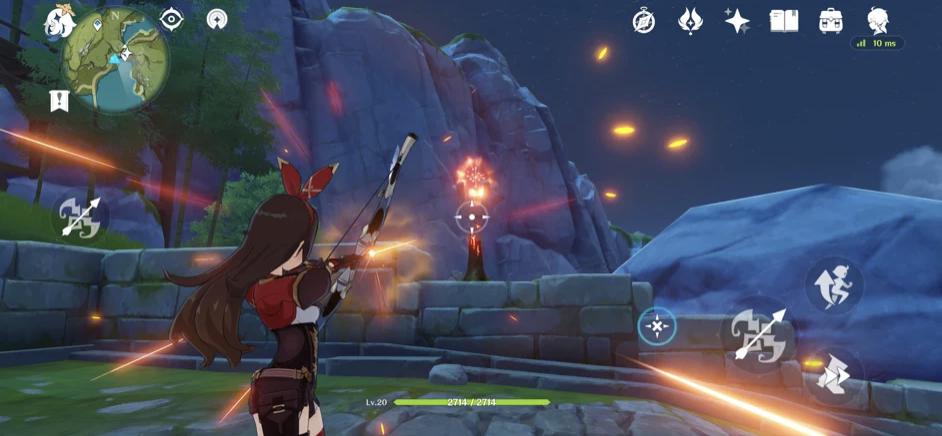Fire with the large bow attack button
Image resolution: width=942 pixels, height=436 pixels.
pos(758,335)
